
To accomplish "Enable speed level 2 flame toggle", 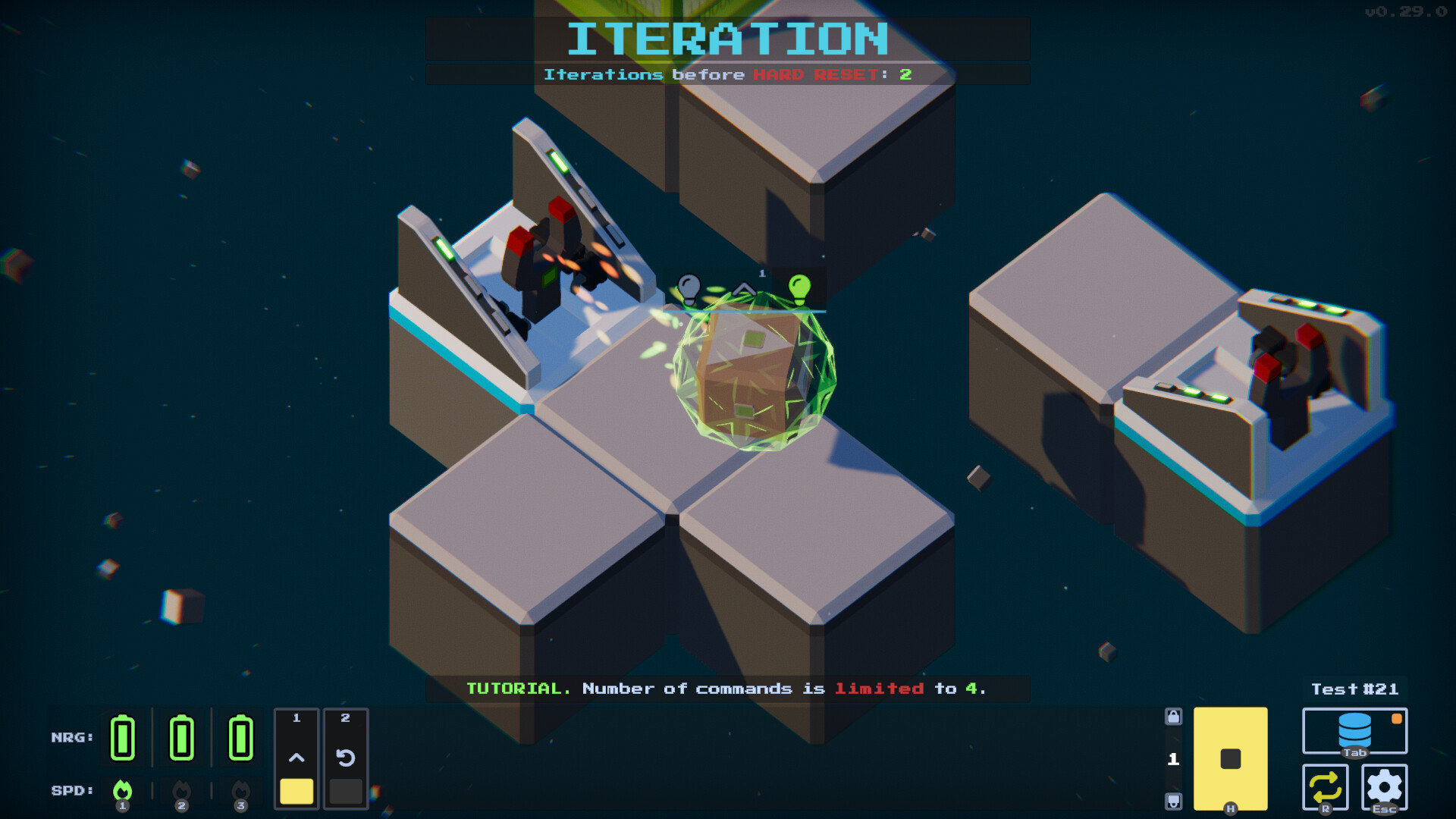I will pos(181,791).
